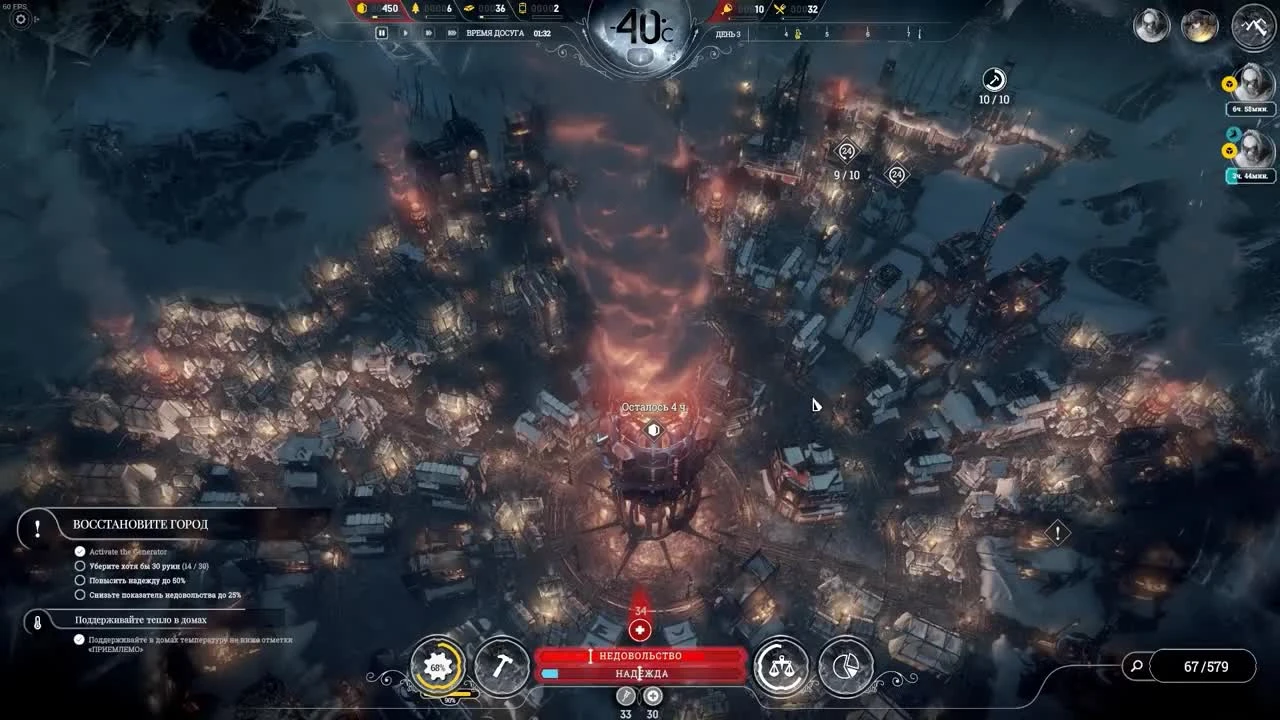Image resolution: width=1280 pixels, height=720 pixels.
Task: Open the economy pie chart panel
Action: pos(845,666)
